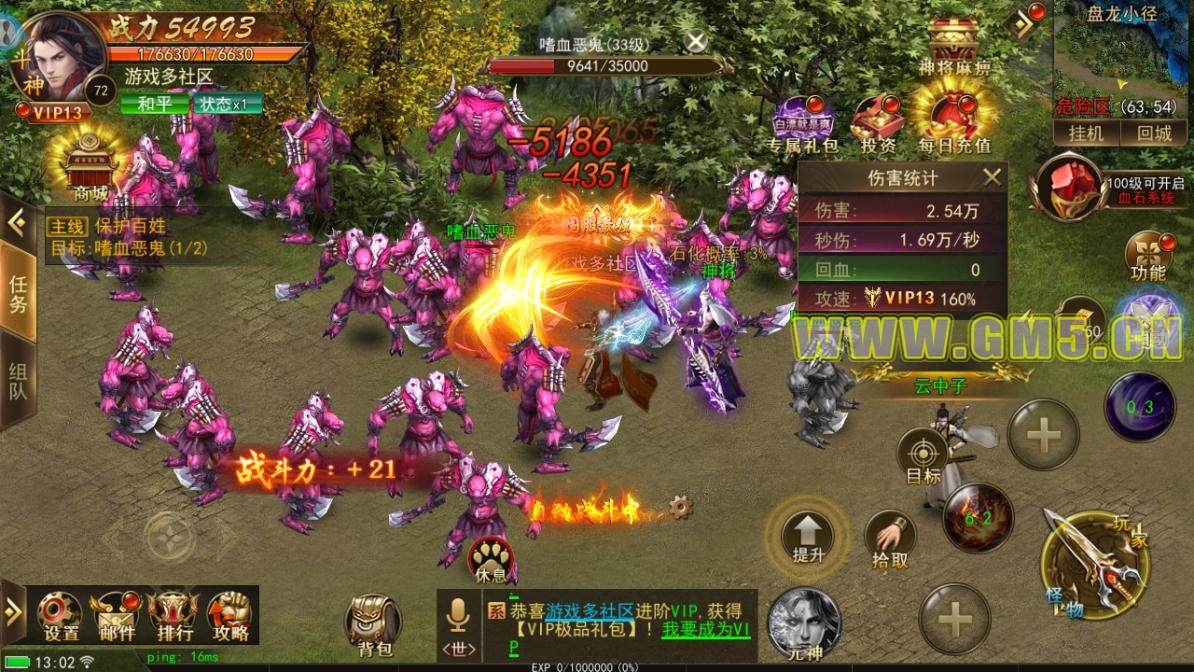The width and height of the screenshot is (1194, 672).
Task: Click the 回城 return to town button
Action: pyautogui.click(x=1153, y=133)
